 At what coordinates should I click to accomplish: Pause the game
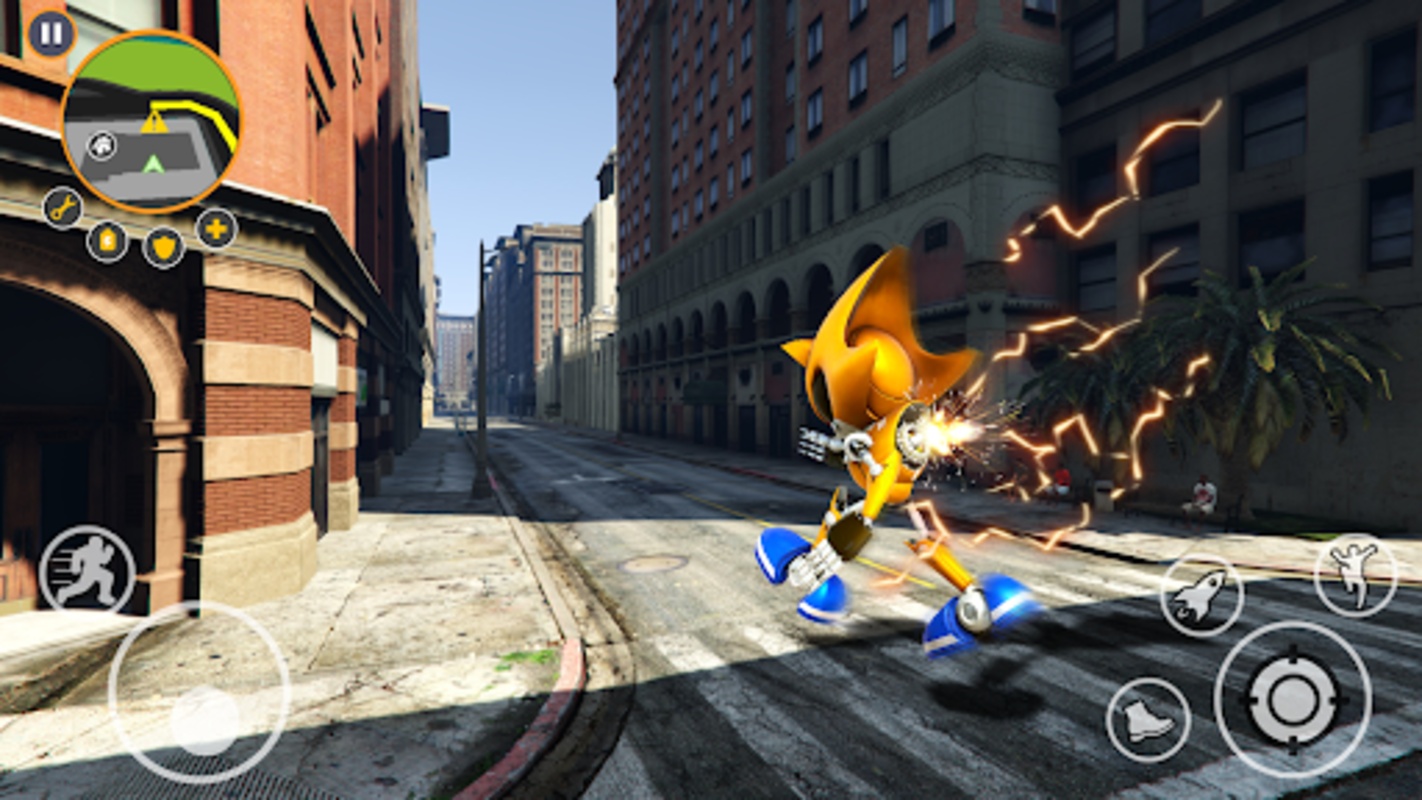51,33
